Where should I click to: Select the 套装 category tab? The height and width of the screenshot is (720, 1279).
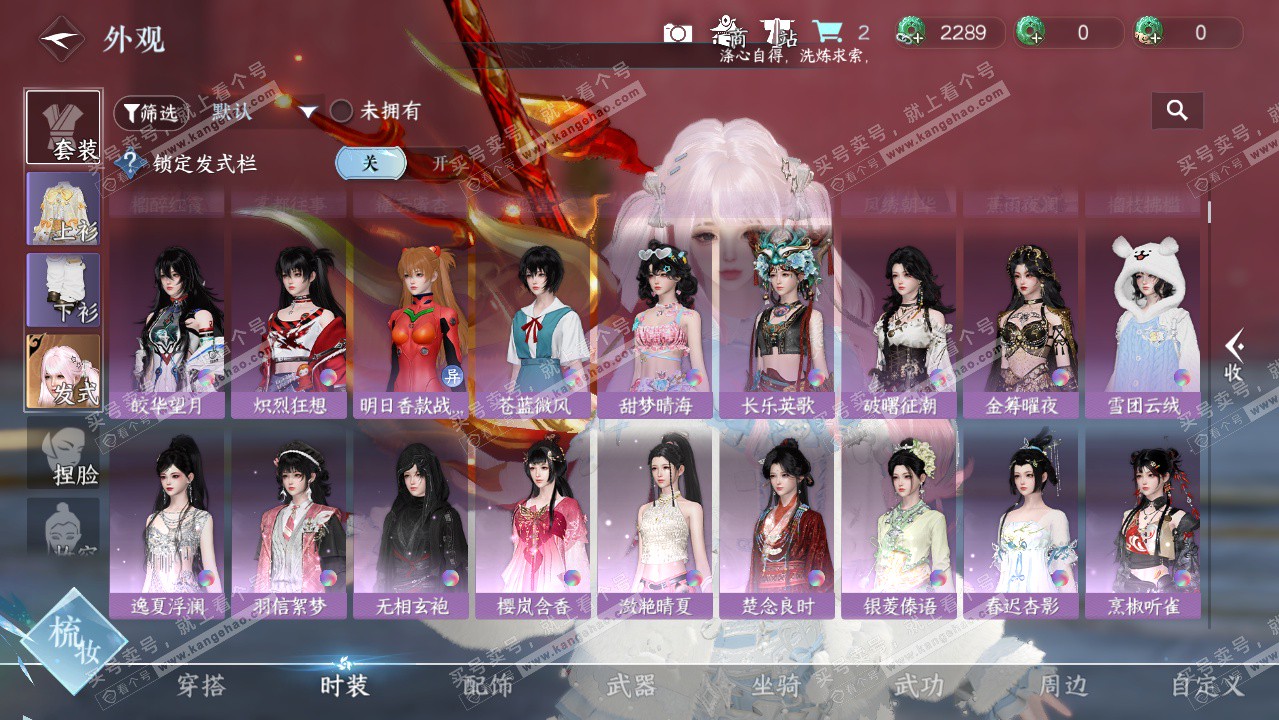pyautogui.click(x=64, y=128)
